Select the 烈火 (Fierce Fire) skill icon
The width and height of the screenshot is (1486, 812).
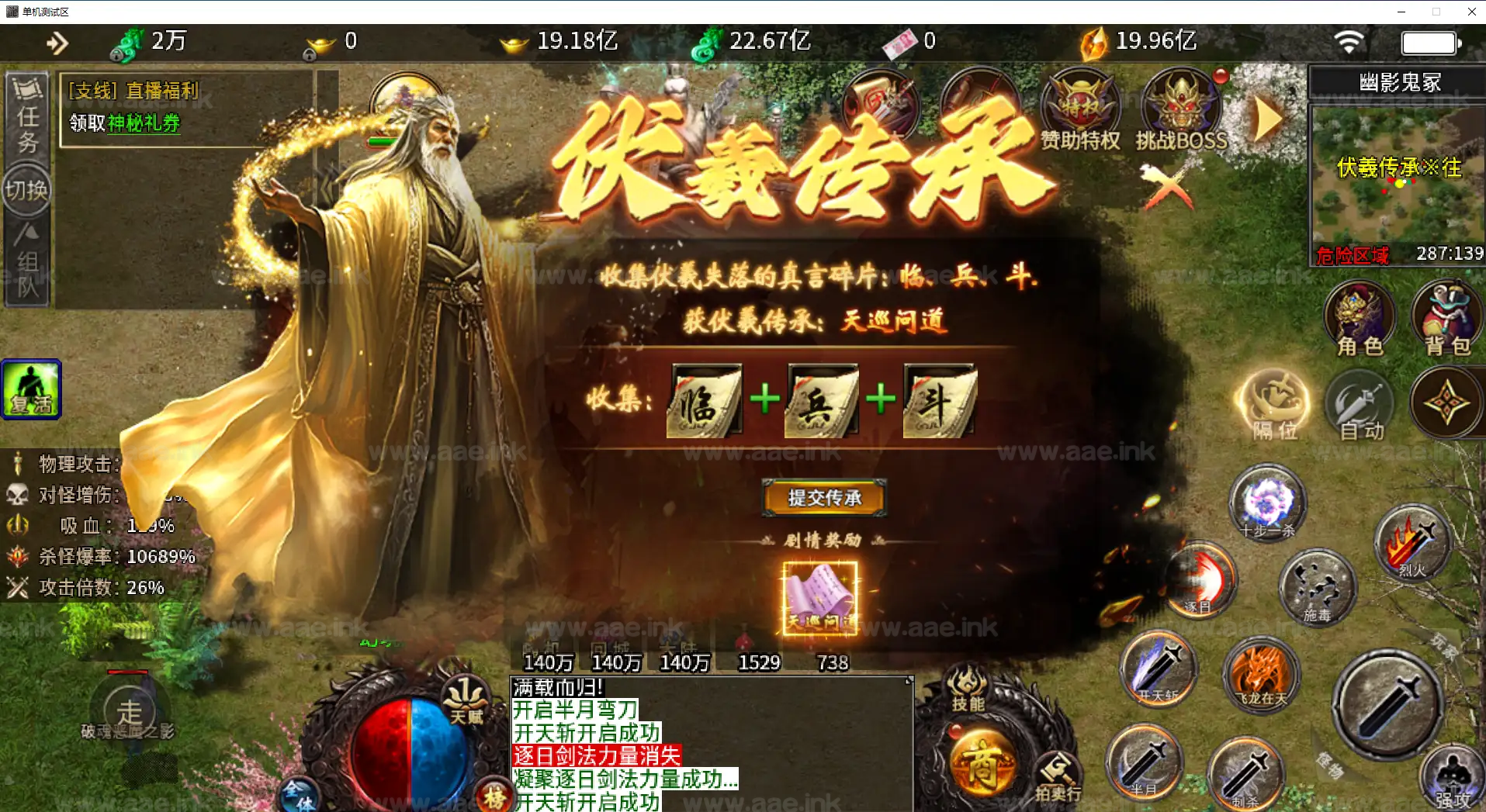point(1412,543)
